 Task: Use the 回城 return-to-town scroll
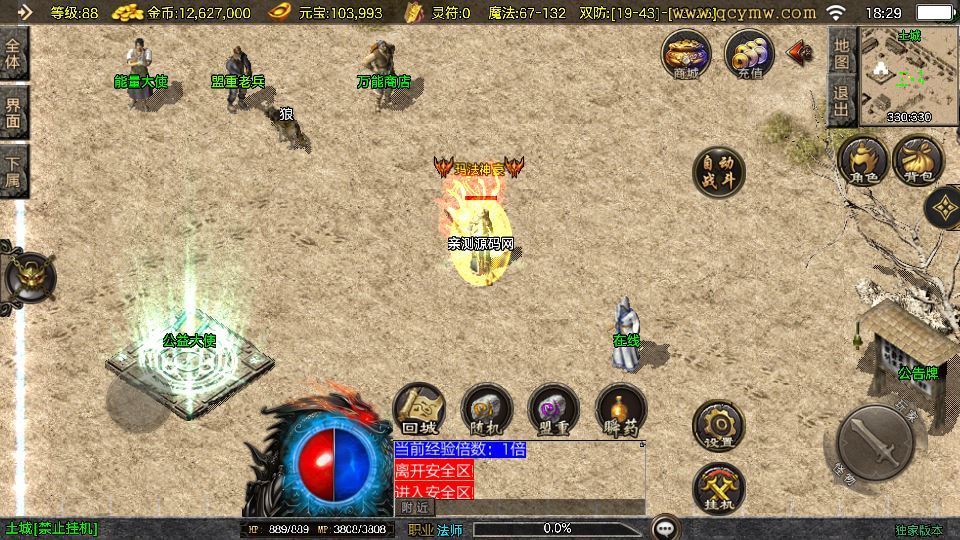pos(418,410)
